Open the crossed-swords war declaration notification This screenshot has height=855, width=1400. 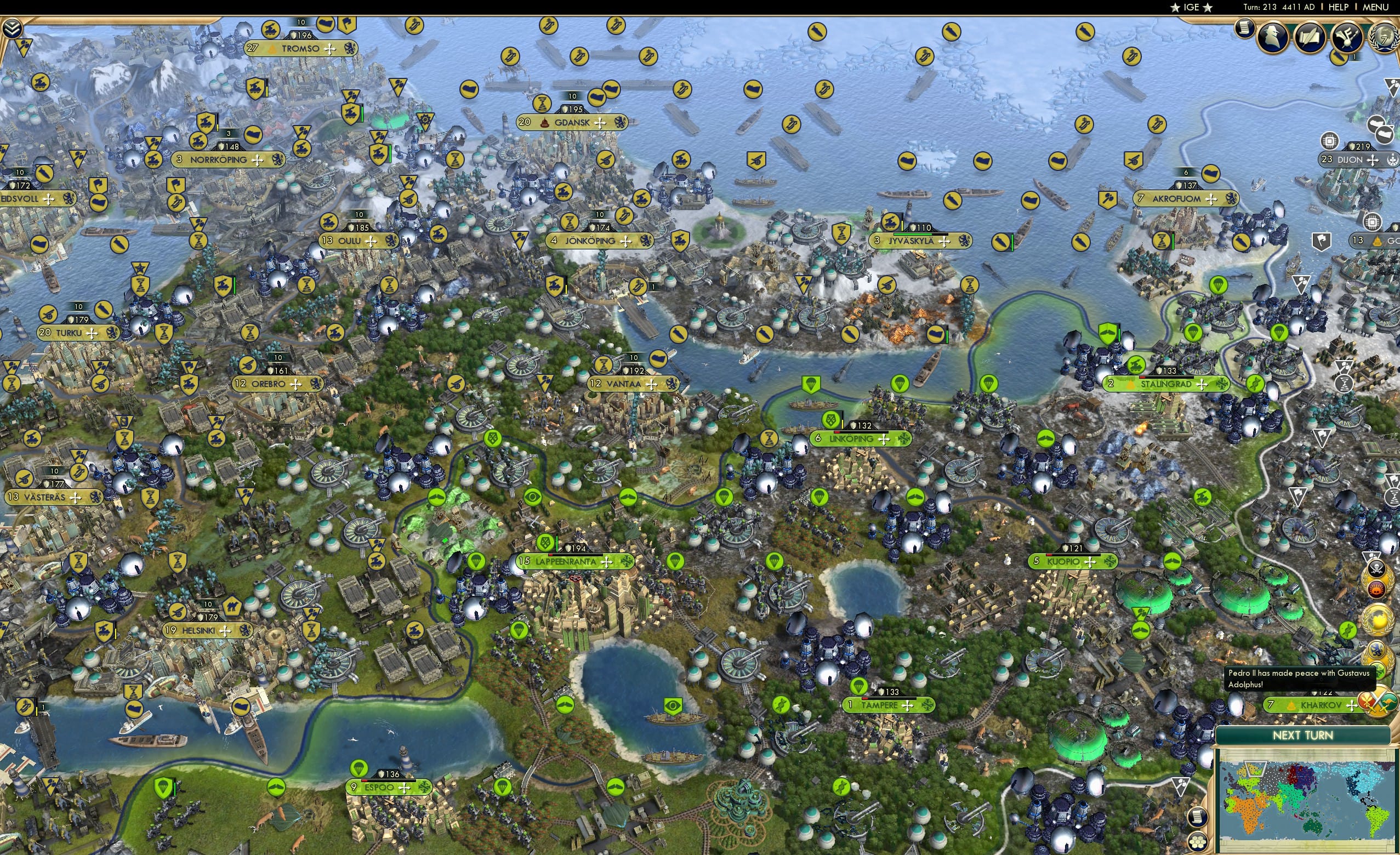point(1380,703)
